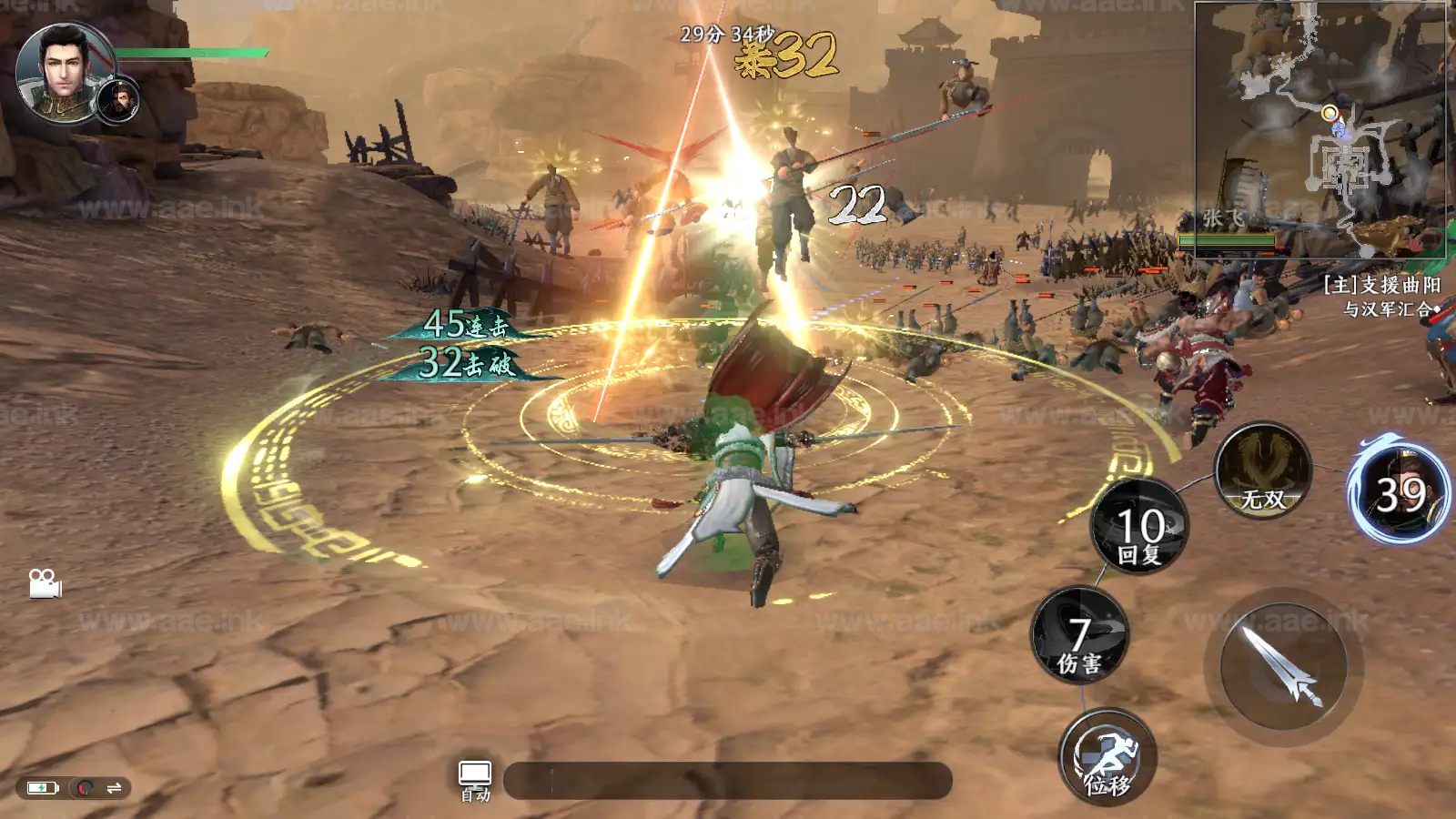
Task: Toggle 自动 auto-battle mode
Action: tap(475, 781)
